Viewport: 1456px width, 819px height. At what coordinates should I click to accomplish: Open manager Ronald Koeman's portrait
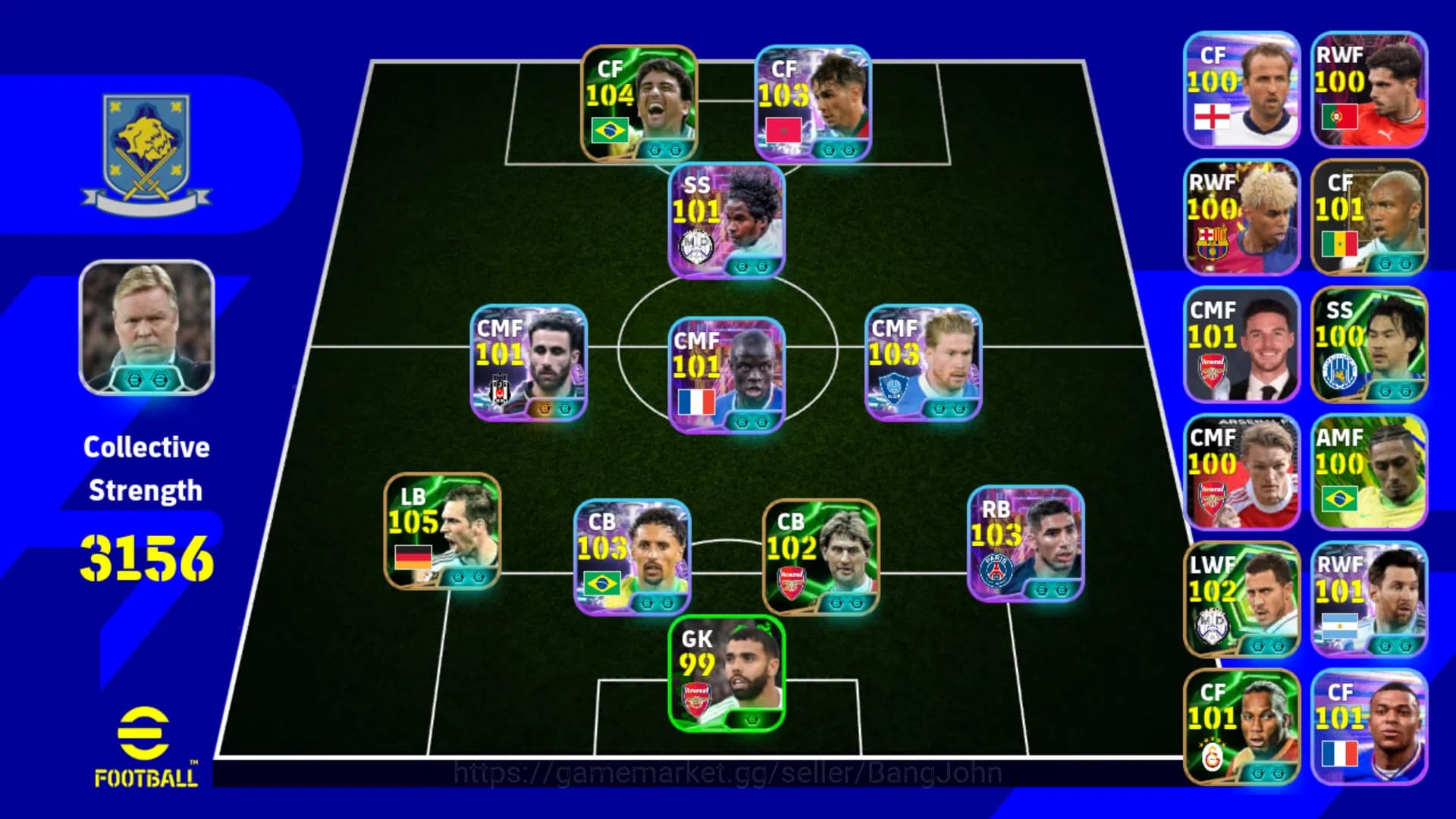(x=146, y=326)
